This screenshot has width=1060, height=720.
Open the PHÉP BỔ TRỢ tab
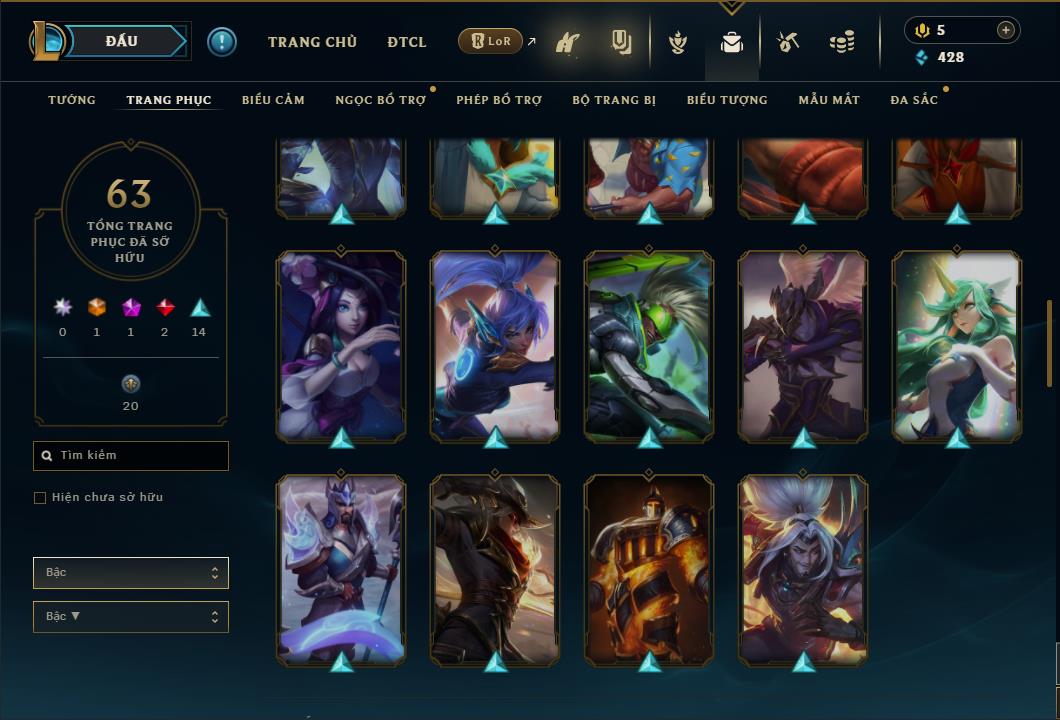(499, 100)
